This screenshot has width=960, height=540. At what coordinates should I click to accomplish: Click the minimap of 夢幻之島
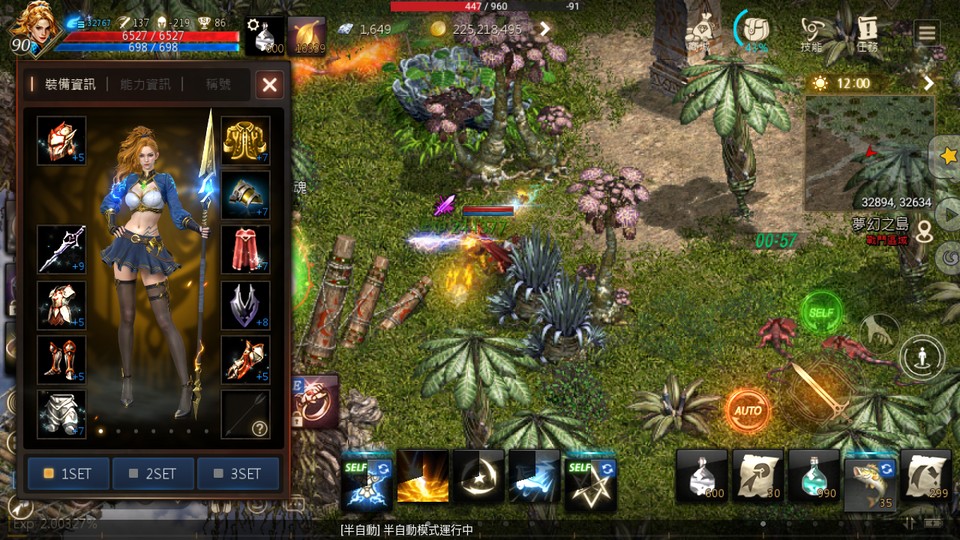869,140
